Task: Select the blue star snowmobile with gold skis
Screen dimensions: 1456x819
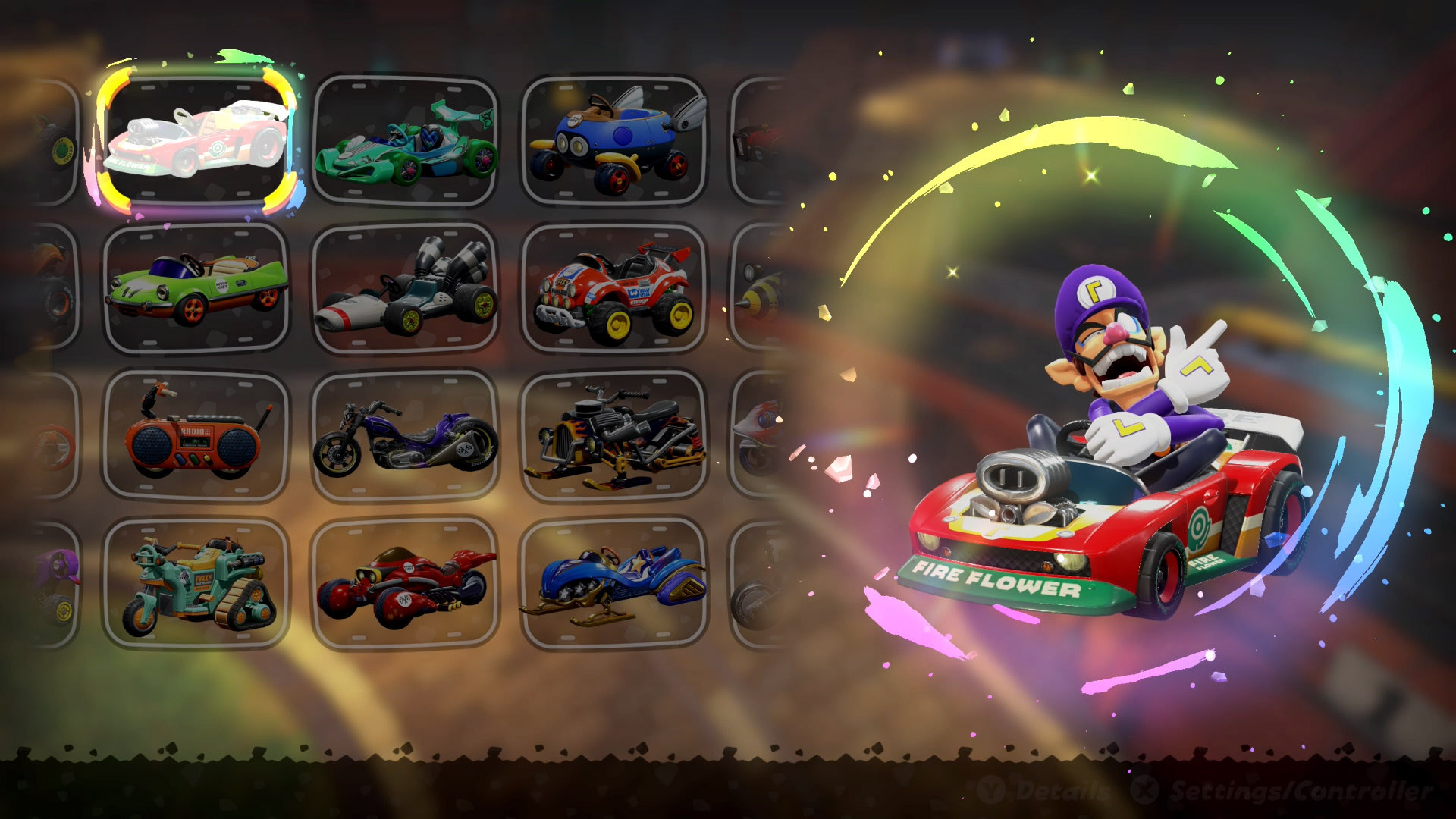Action: click(x=614, y=584)
